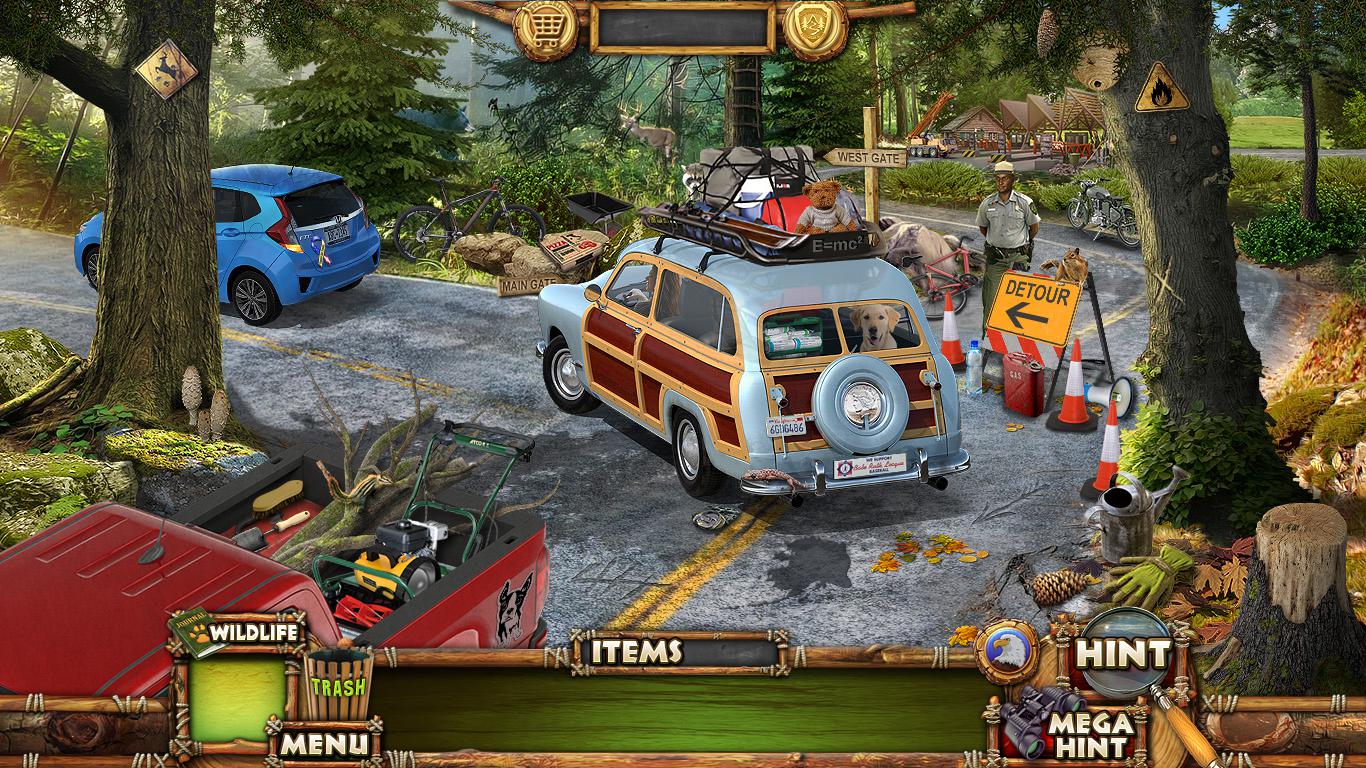Click the gold ranger badge icon
This screenshot has height=768, width=1366.
point(815,29)
